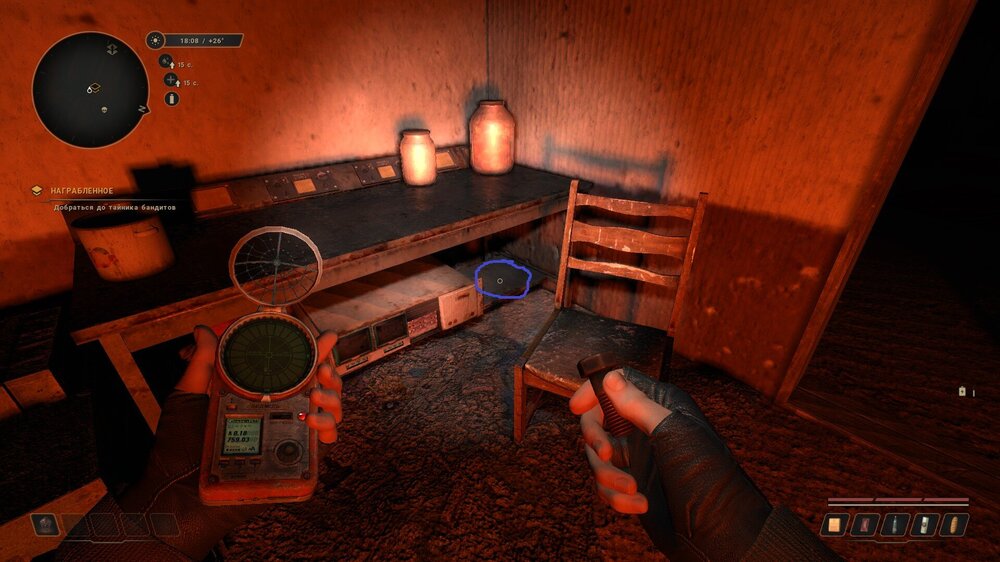This screenshot has width=1000, height=562.
Task: Select the white can quick slot
Action: 925,524
